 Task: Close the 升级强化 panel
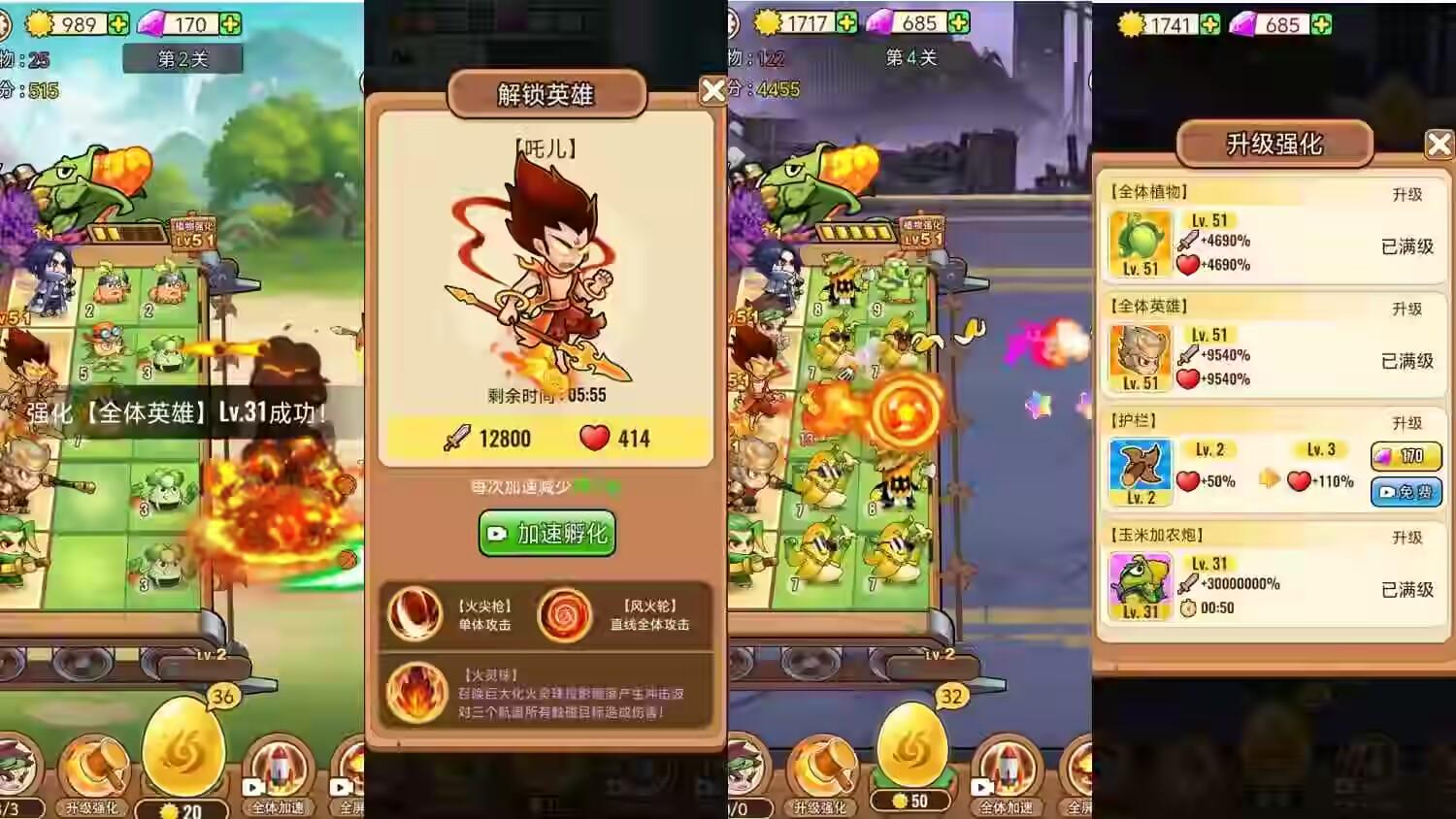coord(1439,144)
